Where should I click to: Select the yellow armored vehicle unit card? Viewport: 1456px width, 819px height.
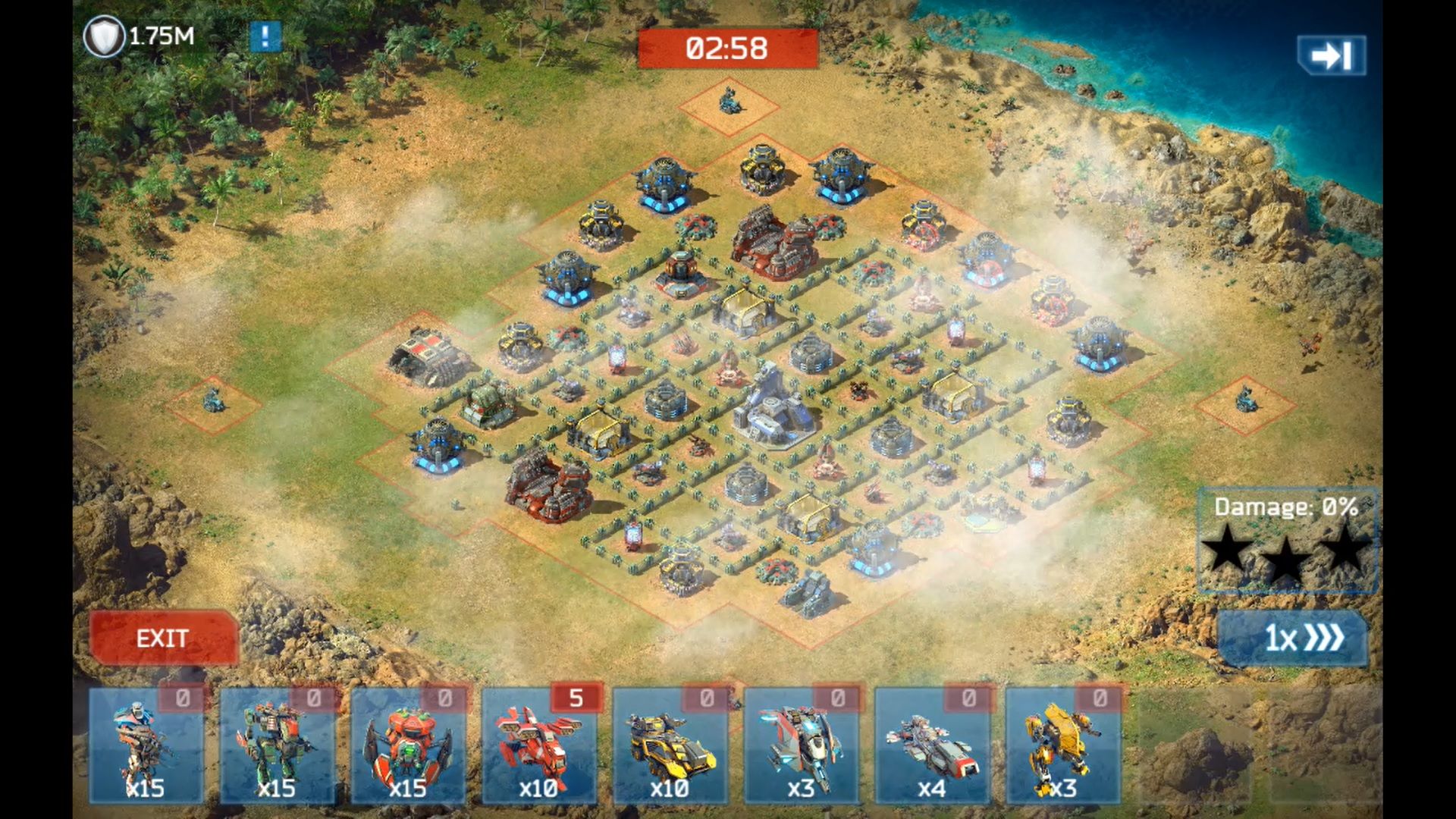point(670,746)
